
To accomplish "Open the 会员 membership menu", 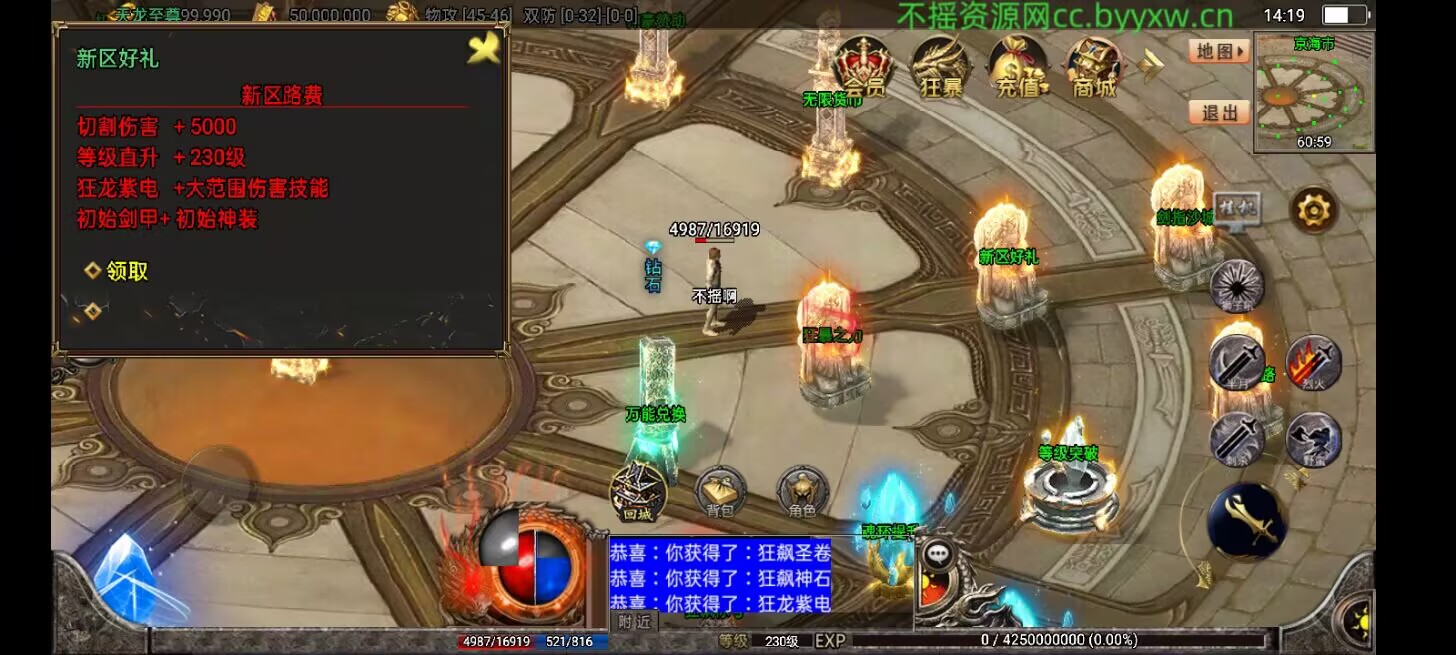I will tap(862, 68).
